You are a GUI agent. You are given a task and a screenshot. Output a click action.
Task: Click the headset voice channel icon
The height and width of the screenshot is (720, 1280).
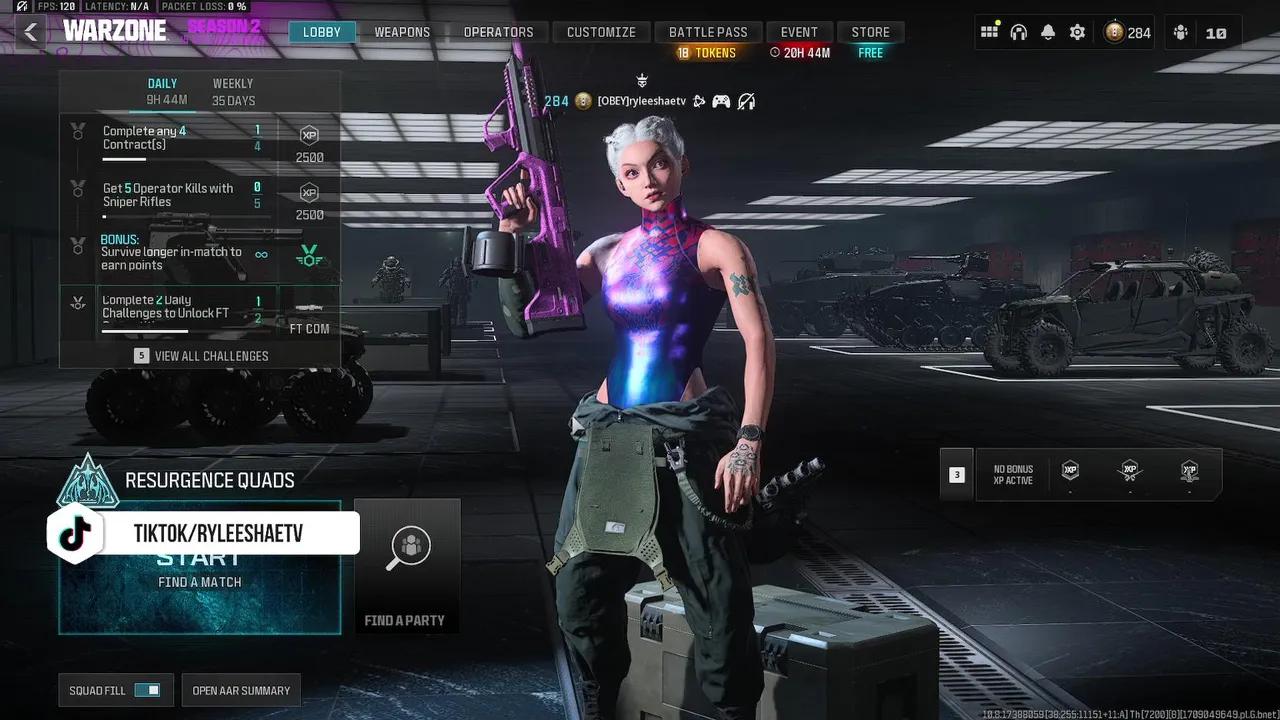(x=1018, y=32)
